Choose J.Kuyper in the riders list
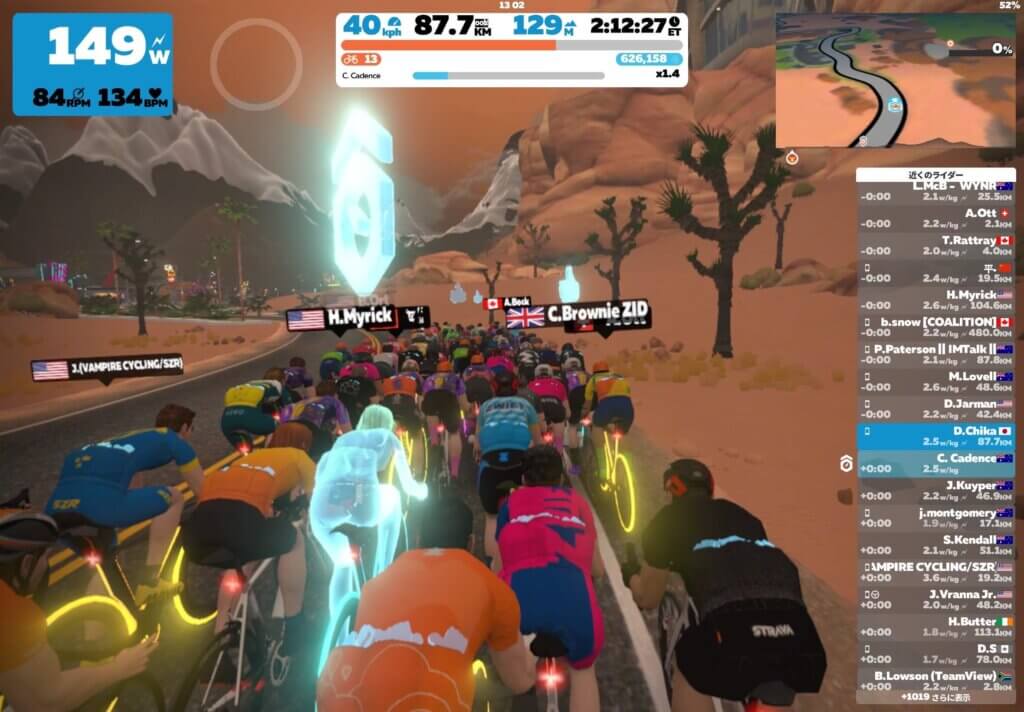Screen dimensions: 1024x712 click(935, 490)
